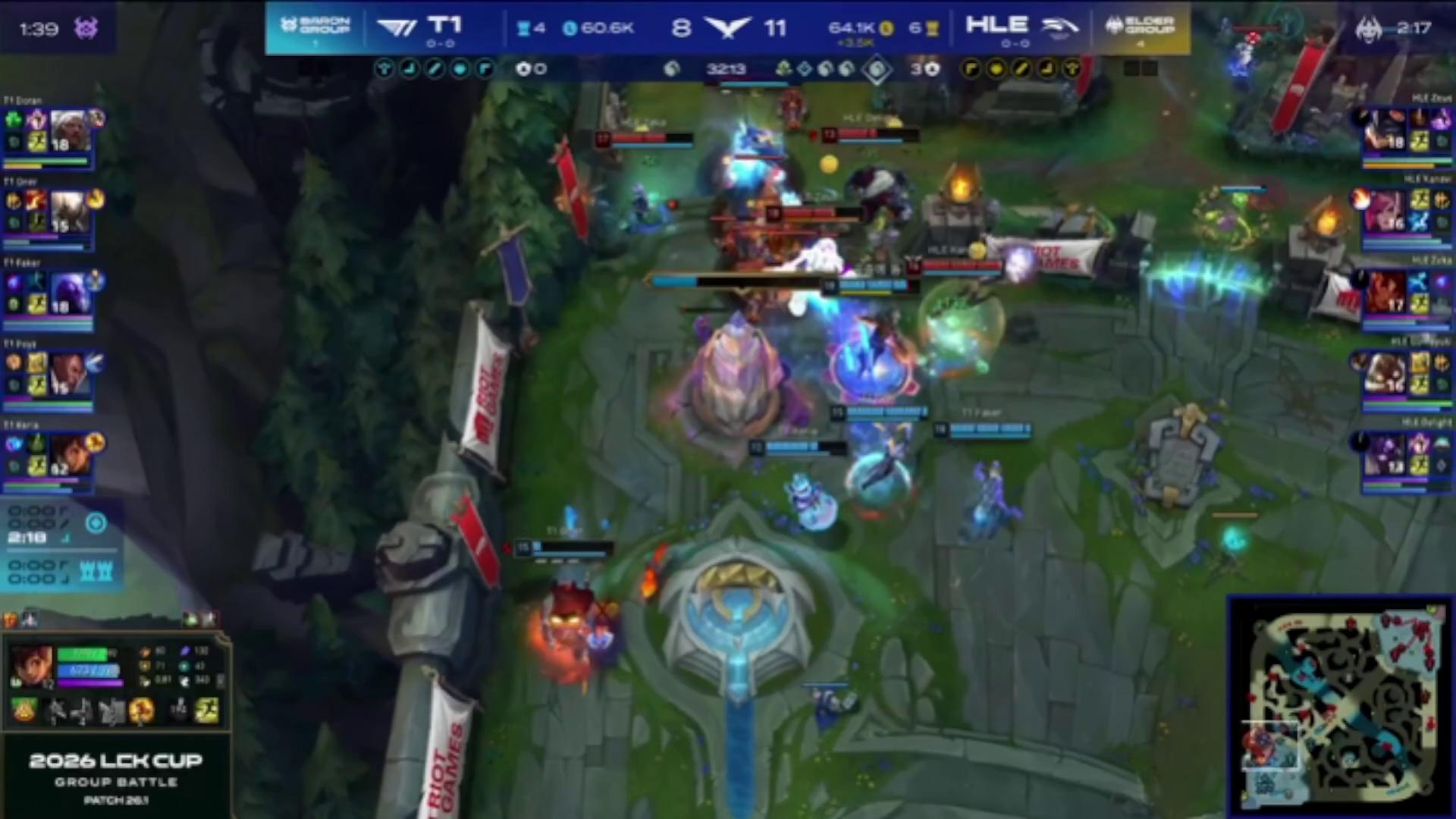
Task: Click the orange ultimate ability icon in bottom panel
Action: pyautogui.click(x=142, y=711)
